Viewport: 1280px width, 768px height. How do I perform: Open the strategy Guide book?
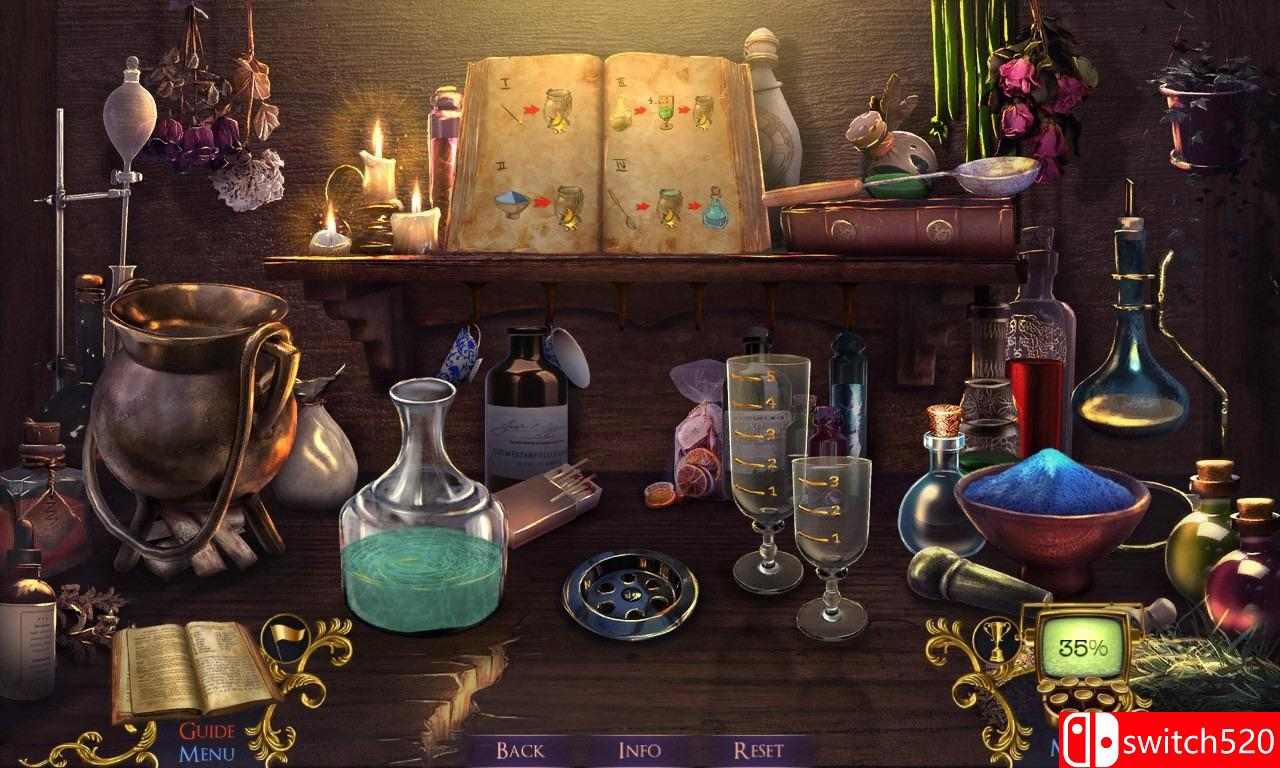[185, 667]
